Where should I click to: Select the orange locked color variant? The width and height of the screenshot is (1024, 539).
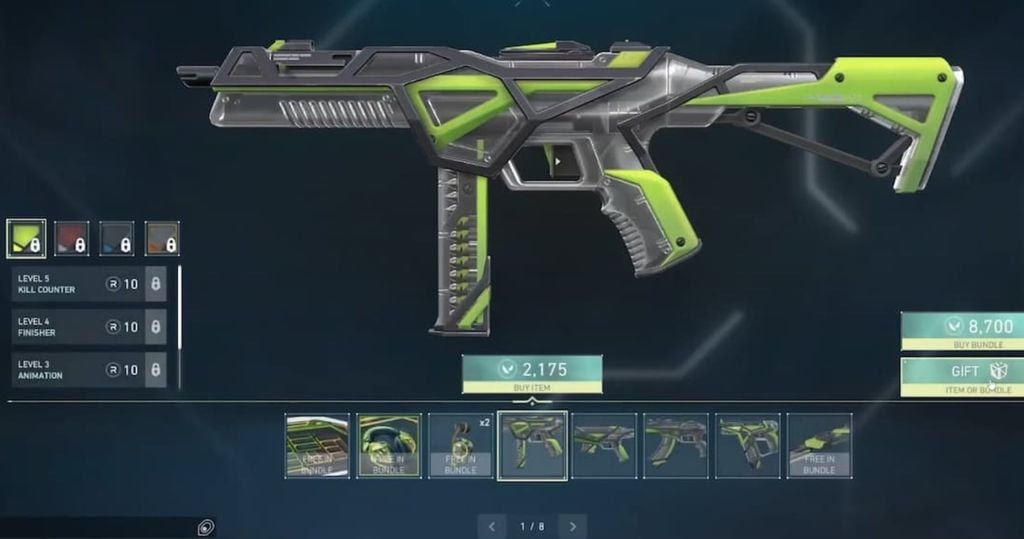pos(161,239)
